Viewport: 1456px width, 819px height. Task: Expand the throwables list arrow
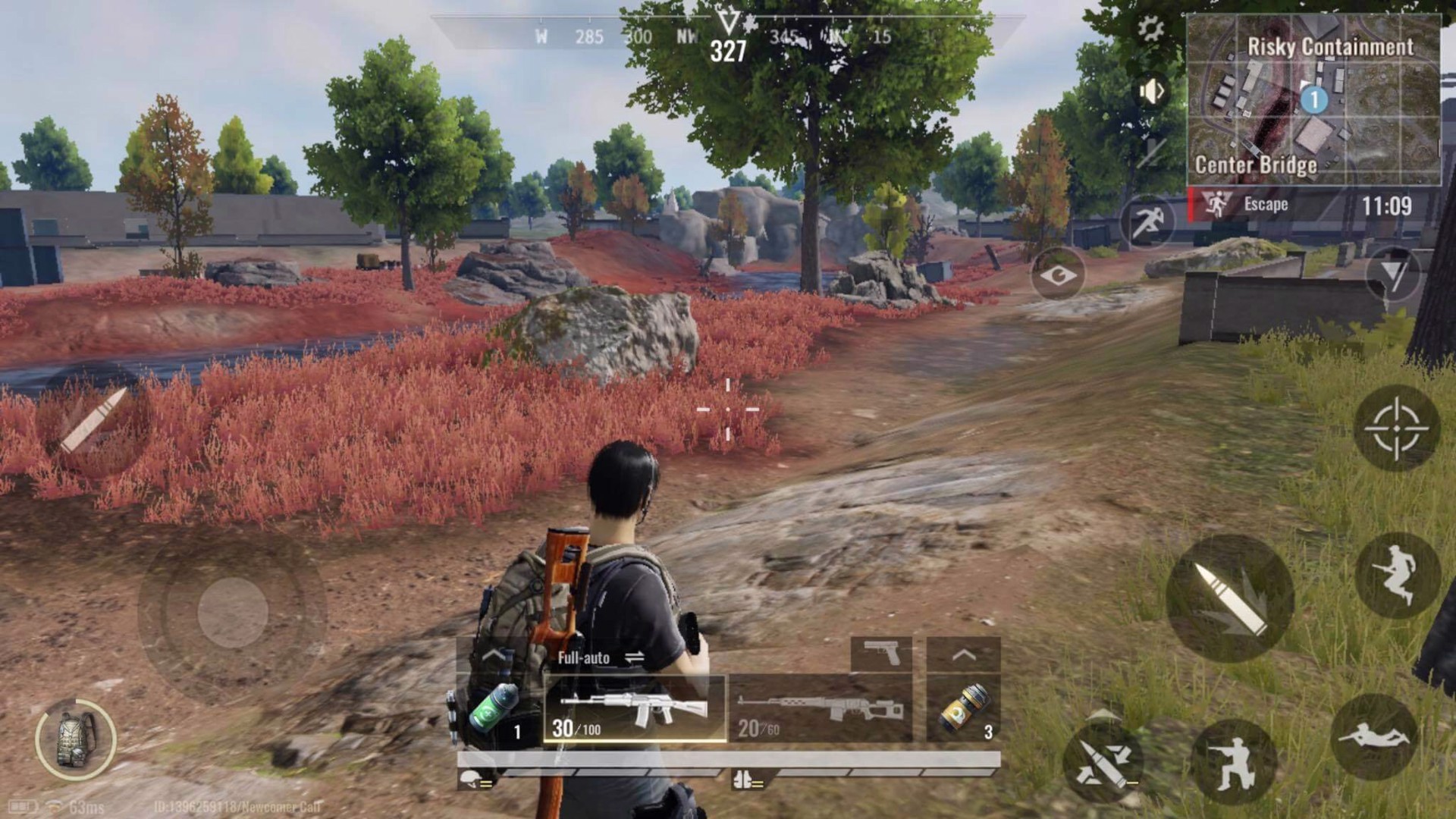point(963,654)
